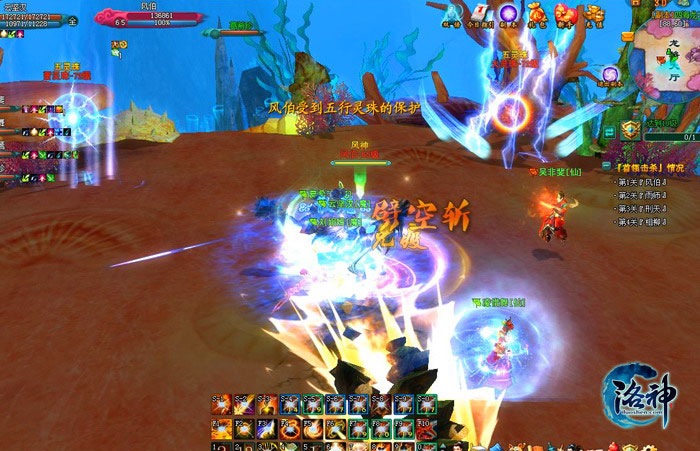Image resolution: width=700 pixels, height=451 pixels.
Task: Click the meditating figure icon in top bar
Action: click(x=450, y=13)
